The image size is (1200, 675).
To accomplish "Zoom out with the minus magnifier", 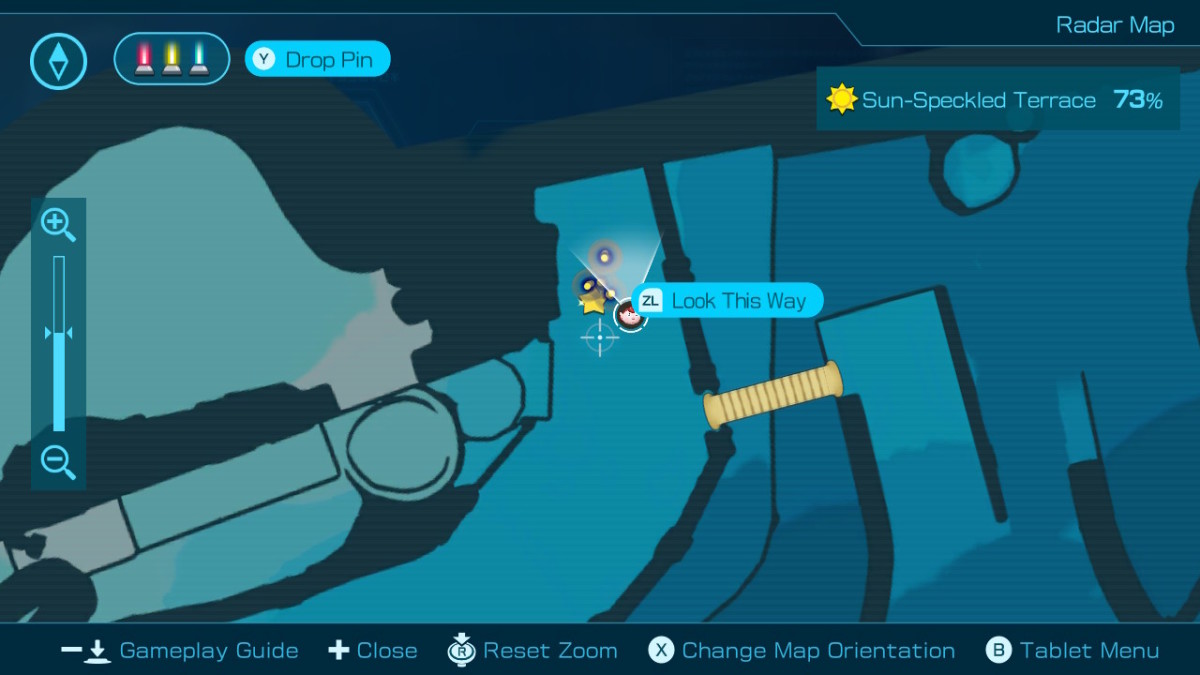I will pos(58,462).
